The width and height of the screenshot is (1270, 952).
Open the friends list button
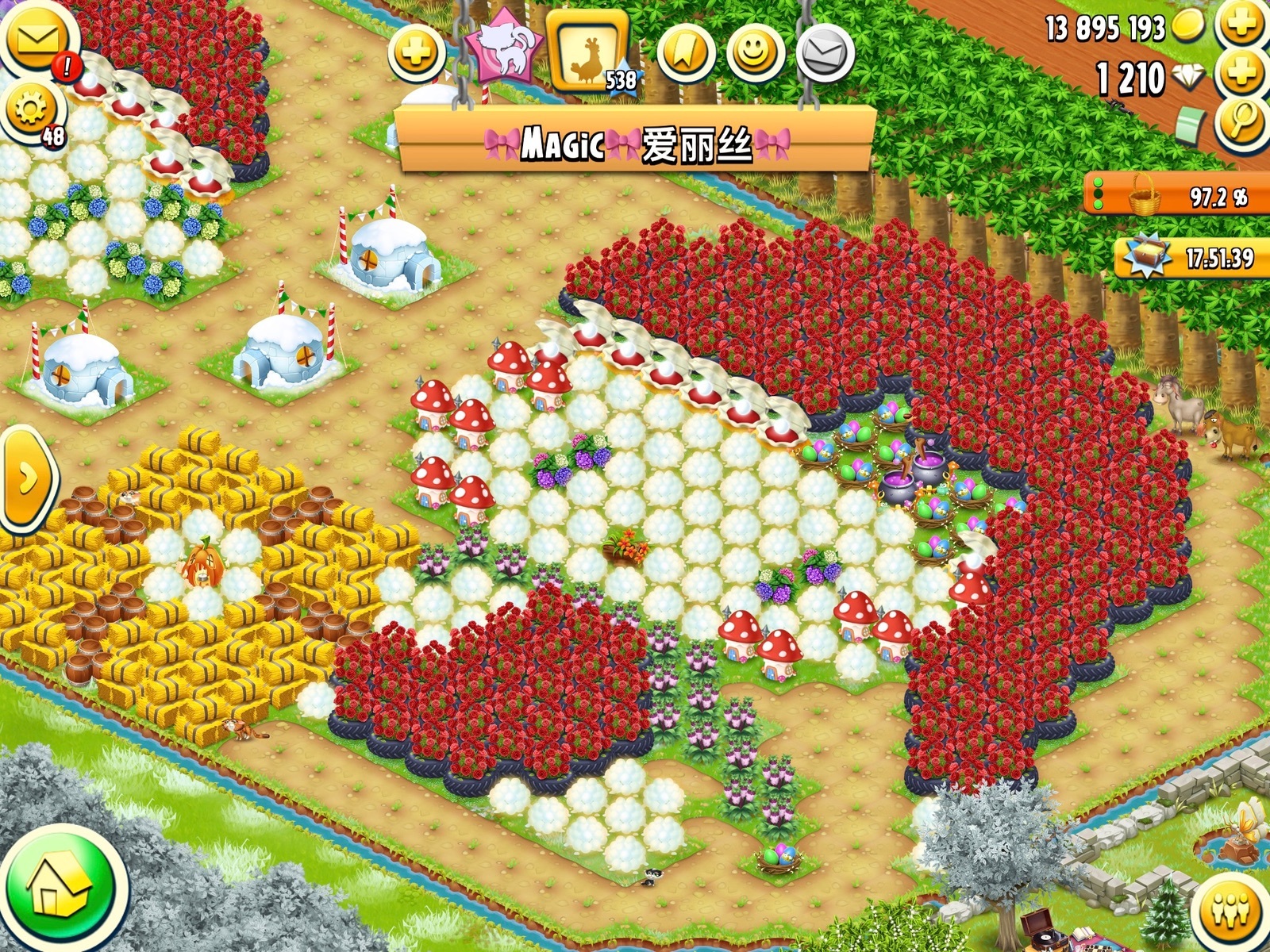click(x=1231, y=910)
